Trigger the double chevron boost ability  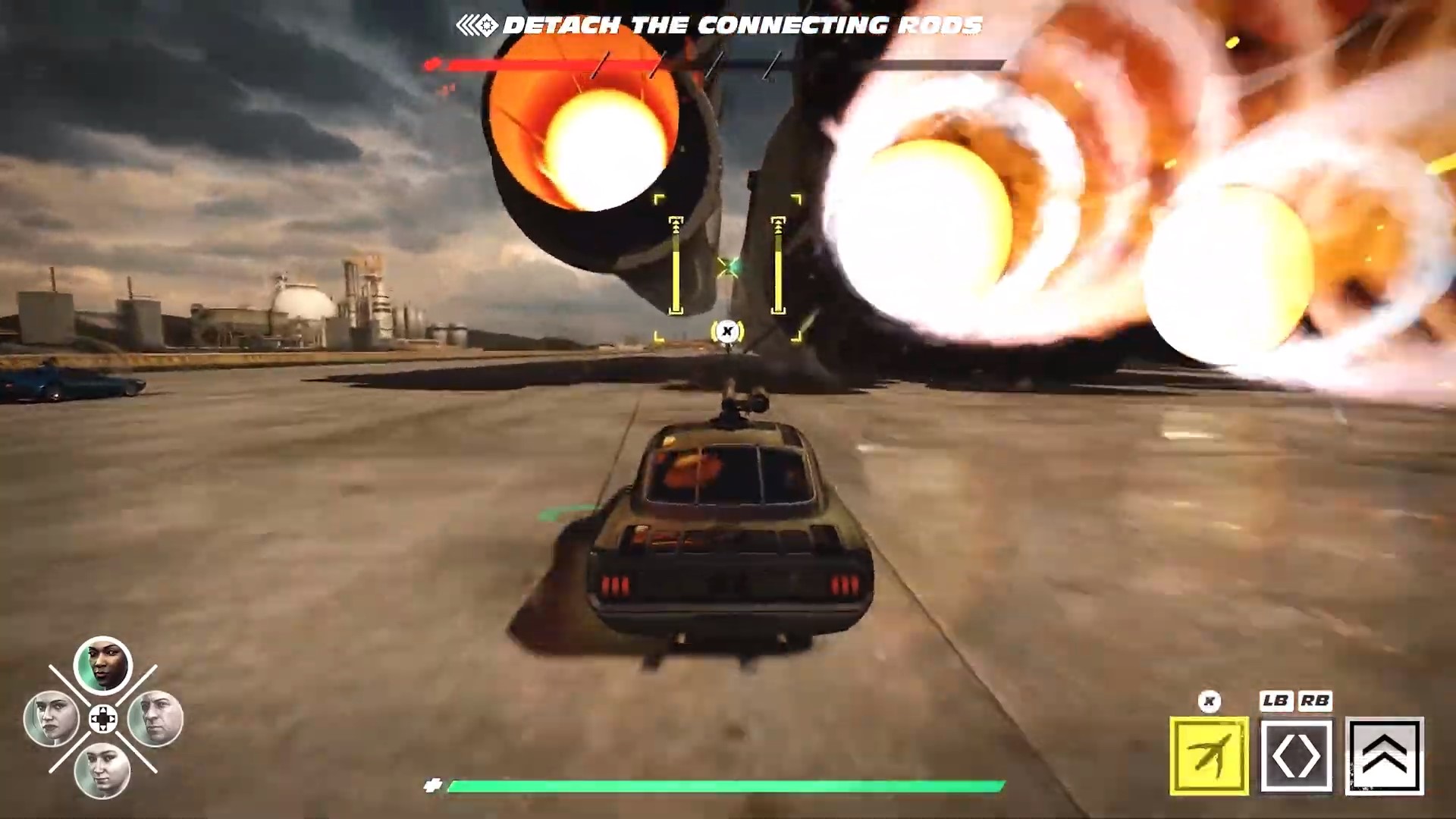pos(1384,755)
